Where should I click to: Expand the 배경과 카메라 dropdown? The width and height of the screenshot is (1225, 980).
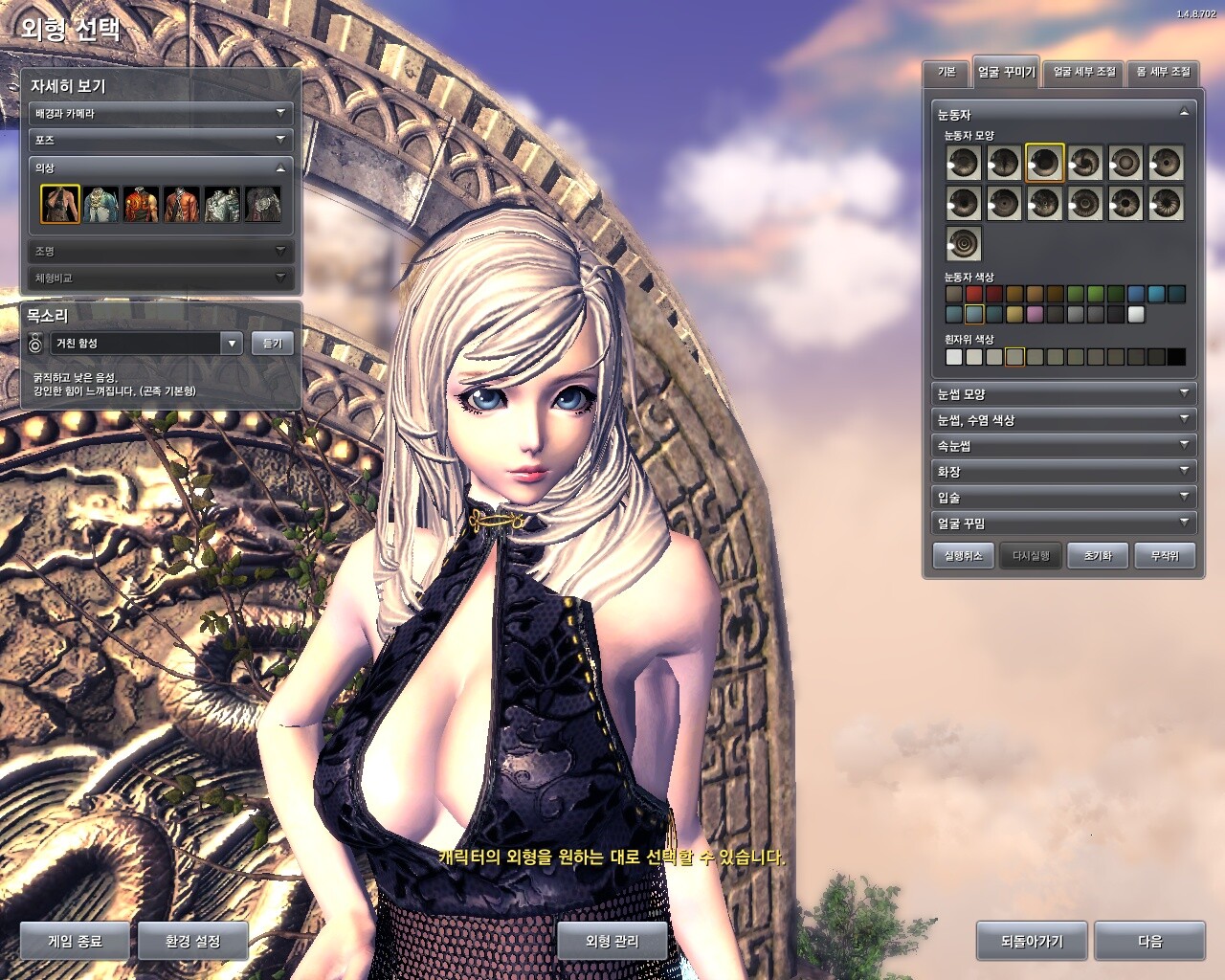[160, 113]
